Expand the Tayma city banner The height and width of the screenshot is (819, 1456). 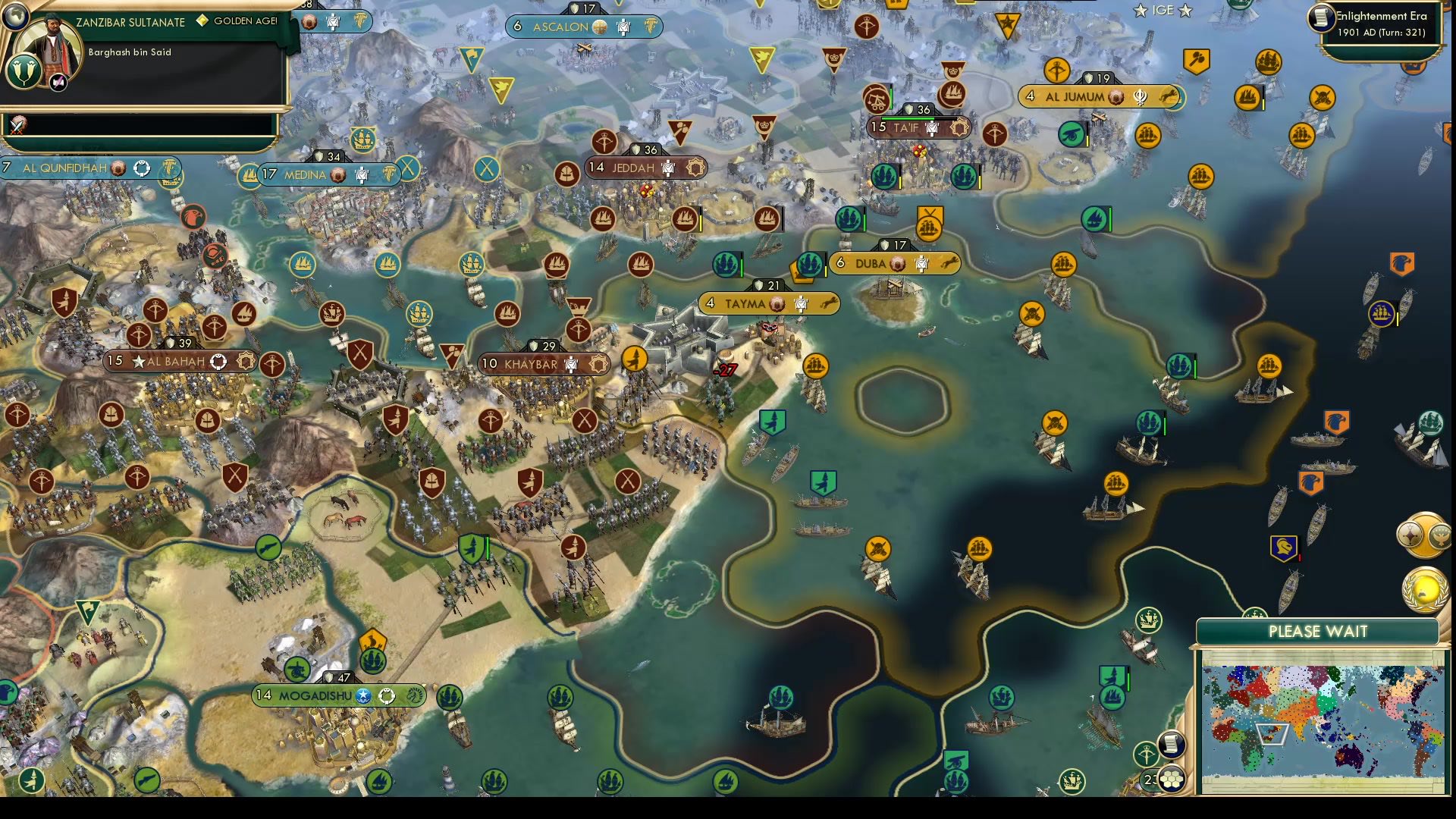pyautogui.click(x=767, y=303)
